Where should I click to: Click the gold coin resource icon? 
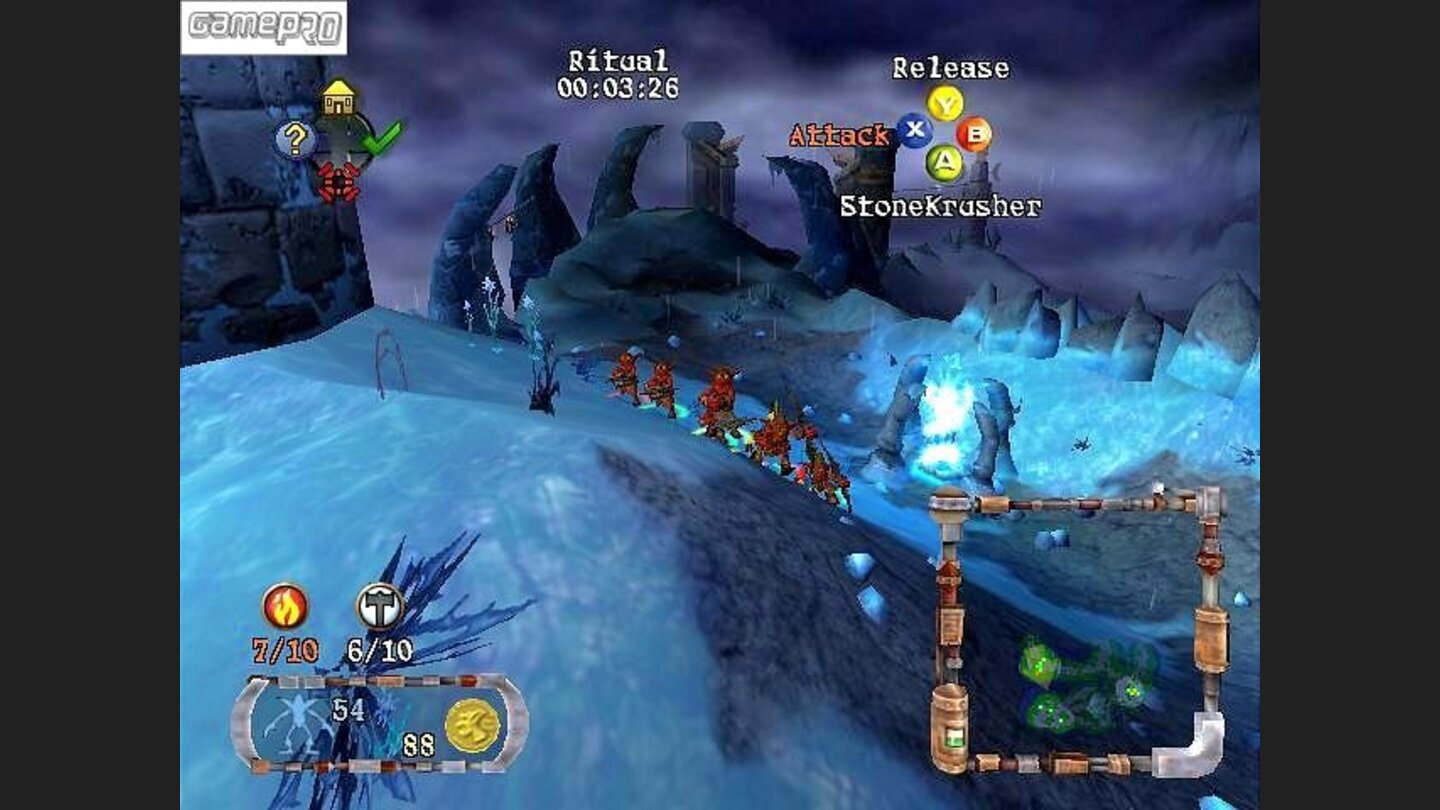472,725
